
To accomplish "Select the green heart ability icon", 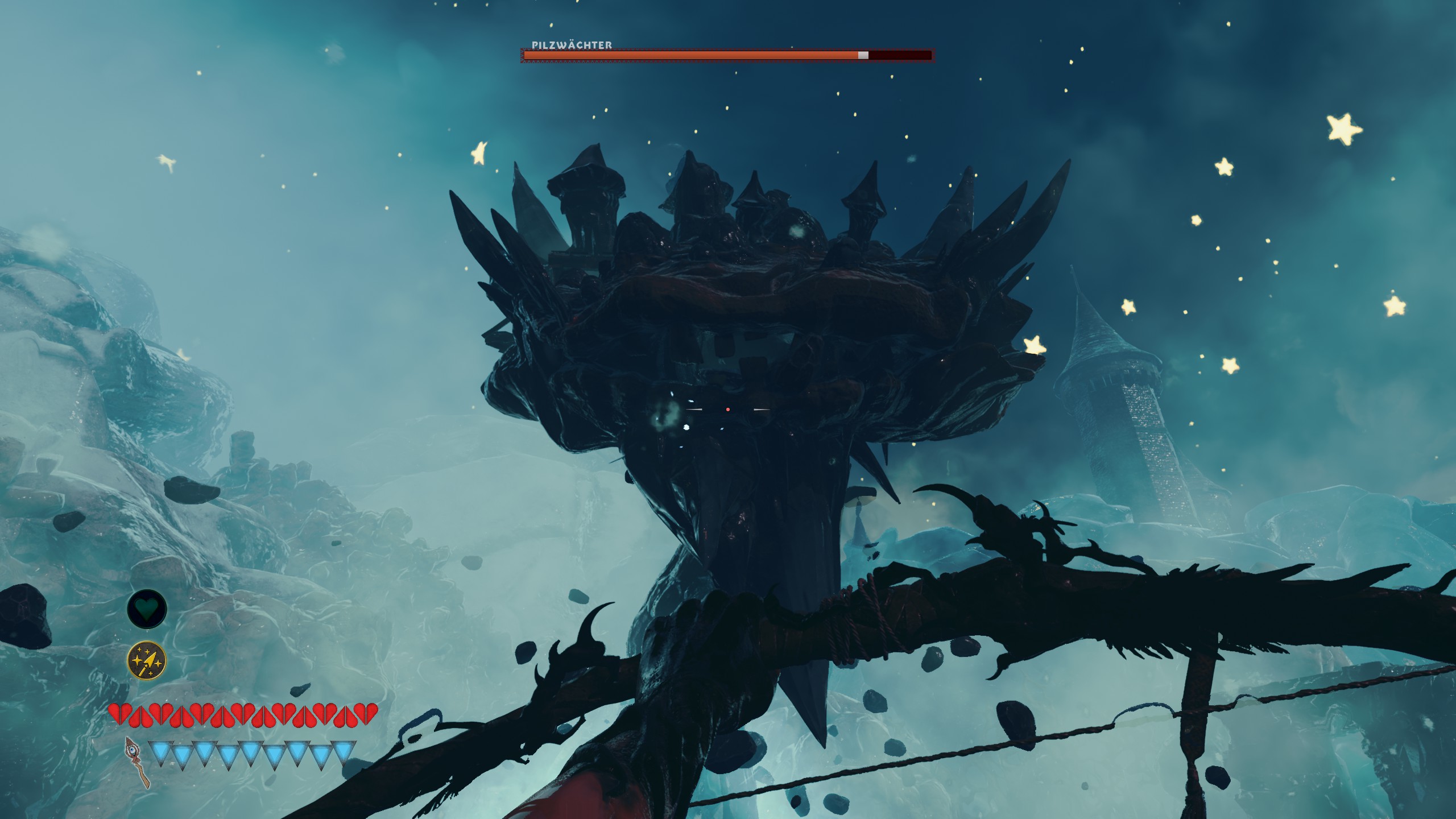I will (147, 609).
